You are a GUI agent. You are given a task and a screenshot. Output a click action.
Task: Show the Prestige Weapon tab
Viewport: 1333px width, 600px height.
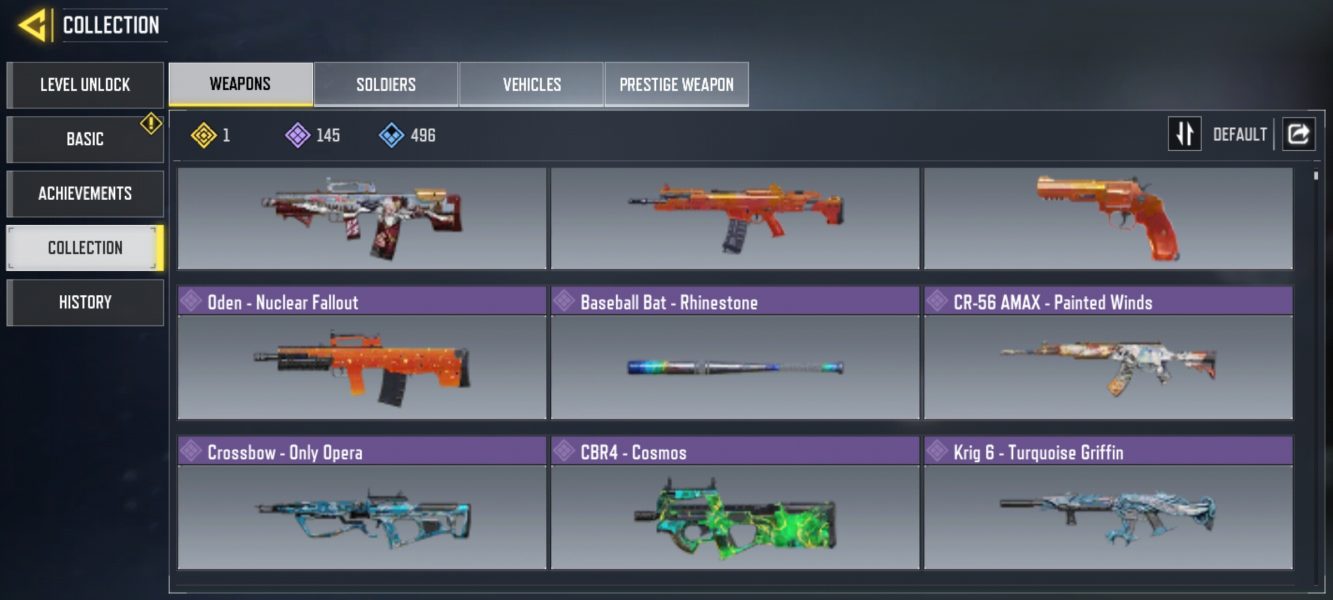click(677, 85)
